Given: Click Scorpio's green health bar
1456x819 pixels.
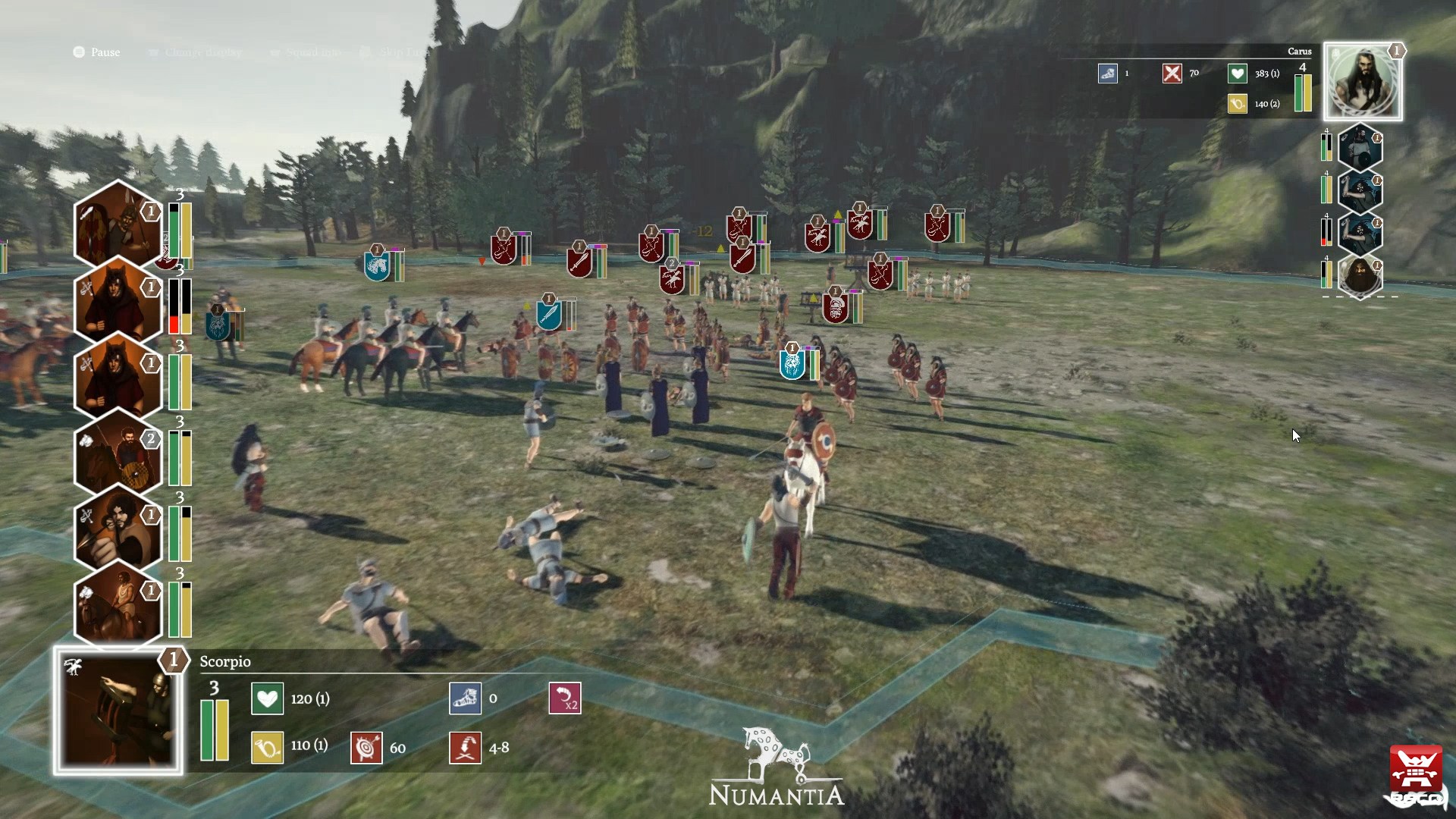Looking at the screenshot, I should 206,728.
